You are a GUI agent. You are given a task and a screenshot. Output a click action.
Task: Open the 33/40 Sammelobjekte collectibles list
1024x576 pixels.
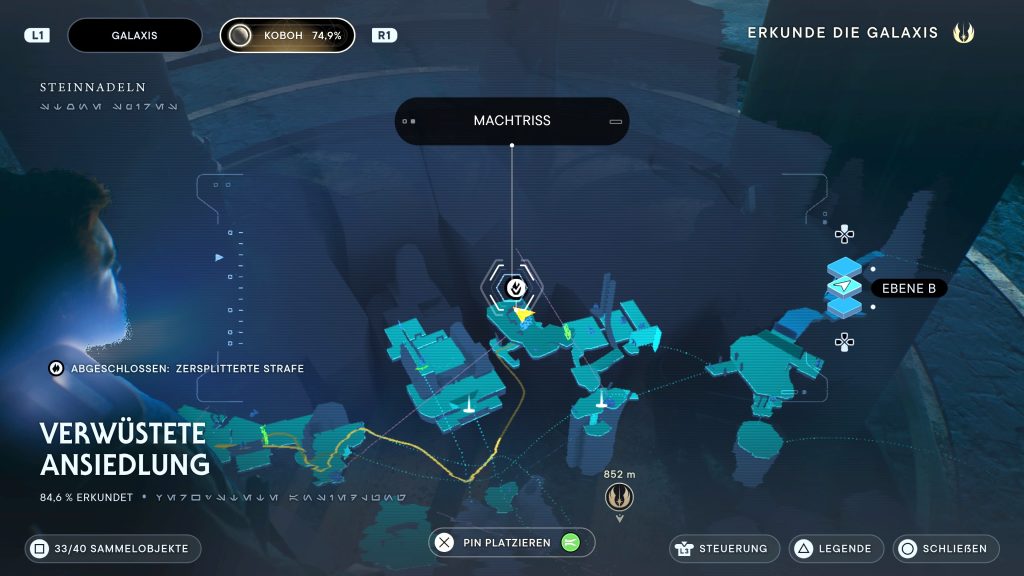[x=113, y=548]
